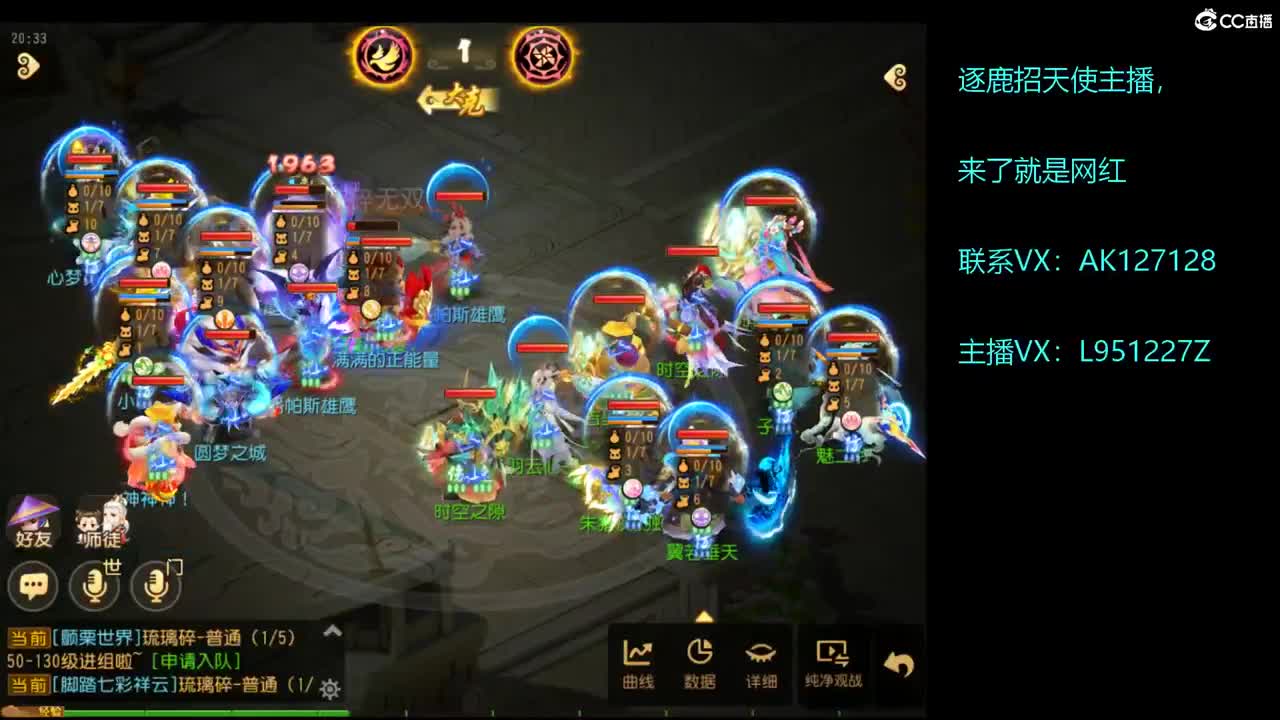Click the curved return arrow at bottom right
This screenshot has width=1280, height=720.
pyautogui.click(x=898, y=654)
